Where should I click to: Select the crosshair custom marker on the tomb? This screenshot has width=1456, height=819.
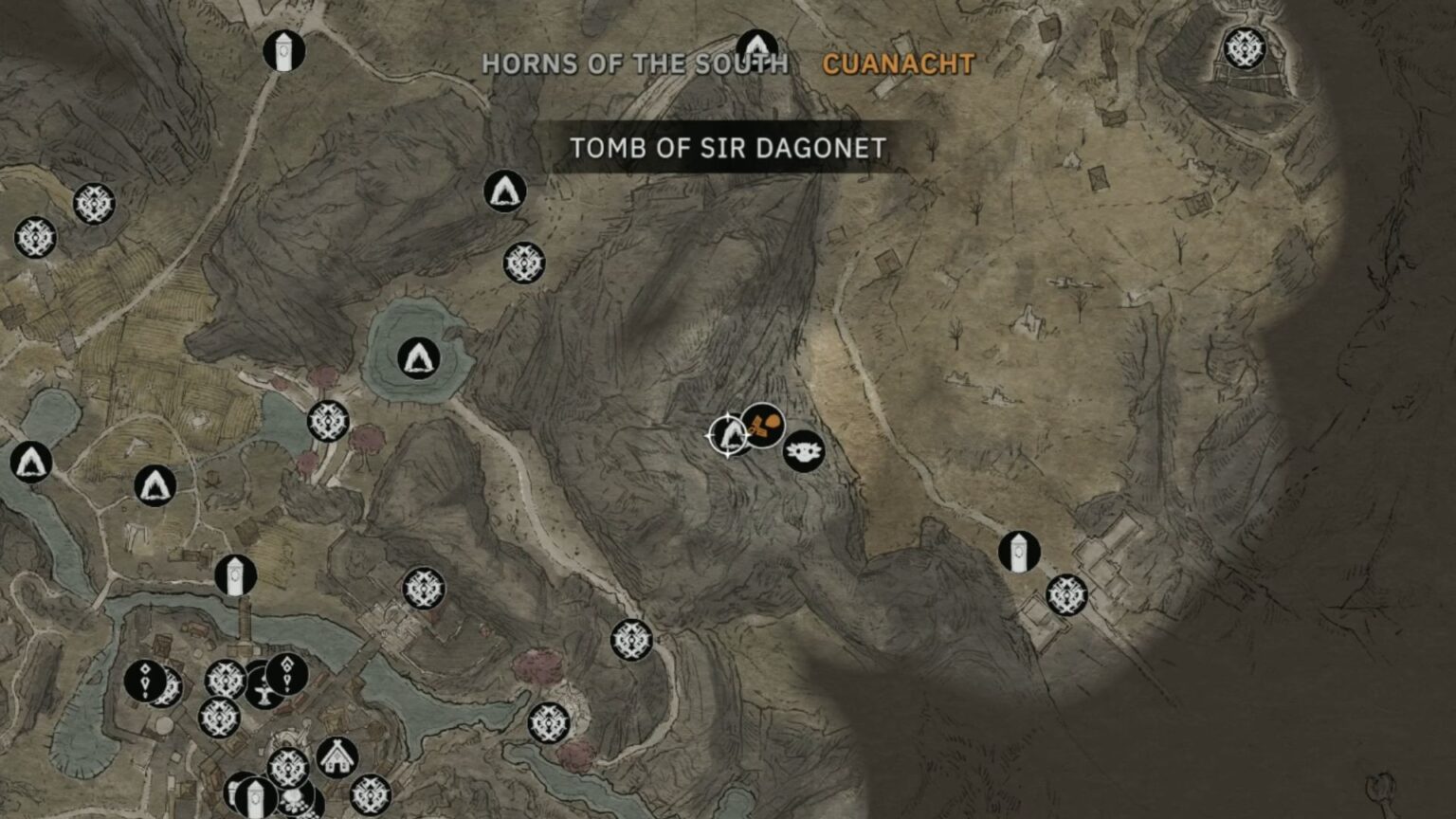(728, 435)
